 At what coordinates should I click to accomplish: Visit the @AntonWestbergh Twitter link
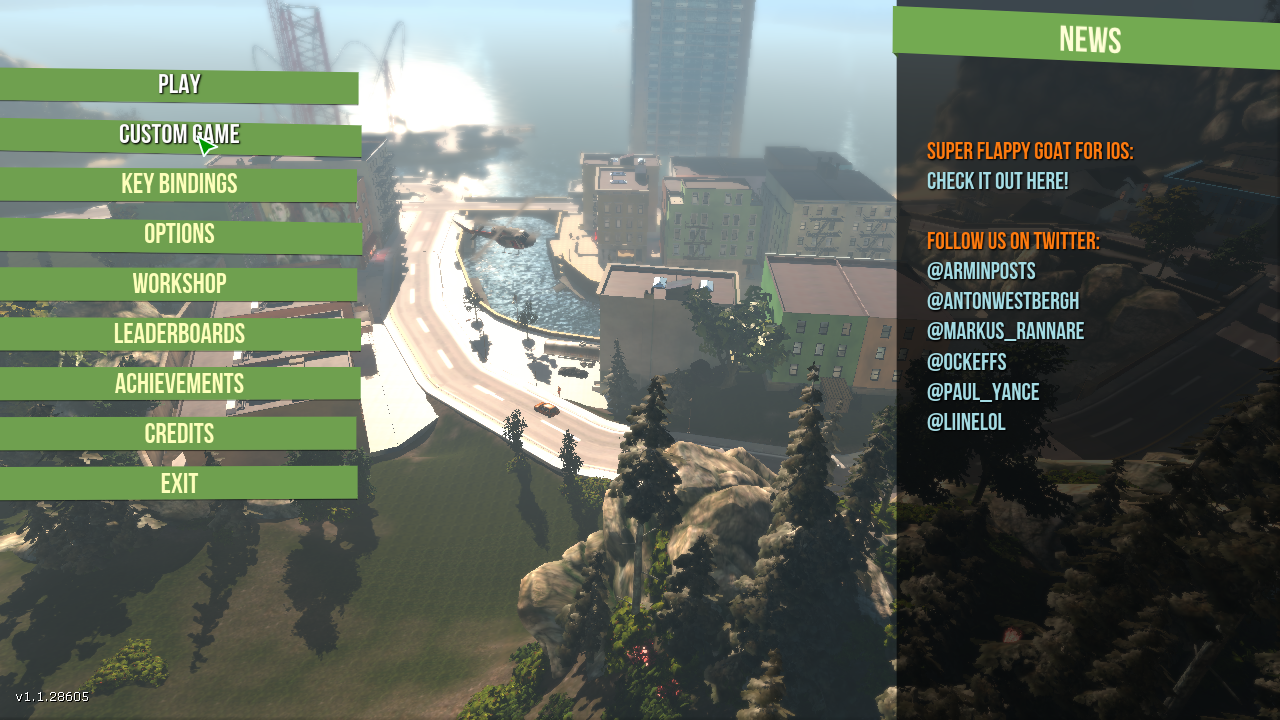[x=1003, y=302]
